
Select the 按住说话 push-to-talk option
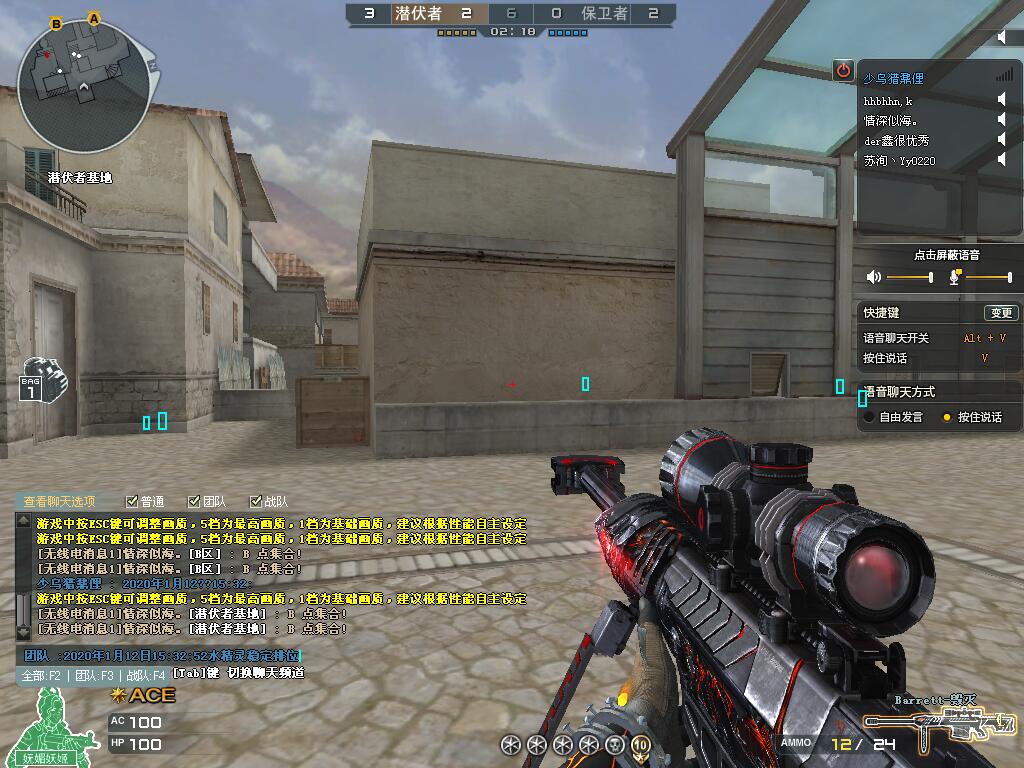click(946, 417)
